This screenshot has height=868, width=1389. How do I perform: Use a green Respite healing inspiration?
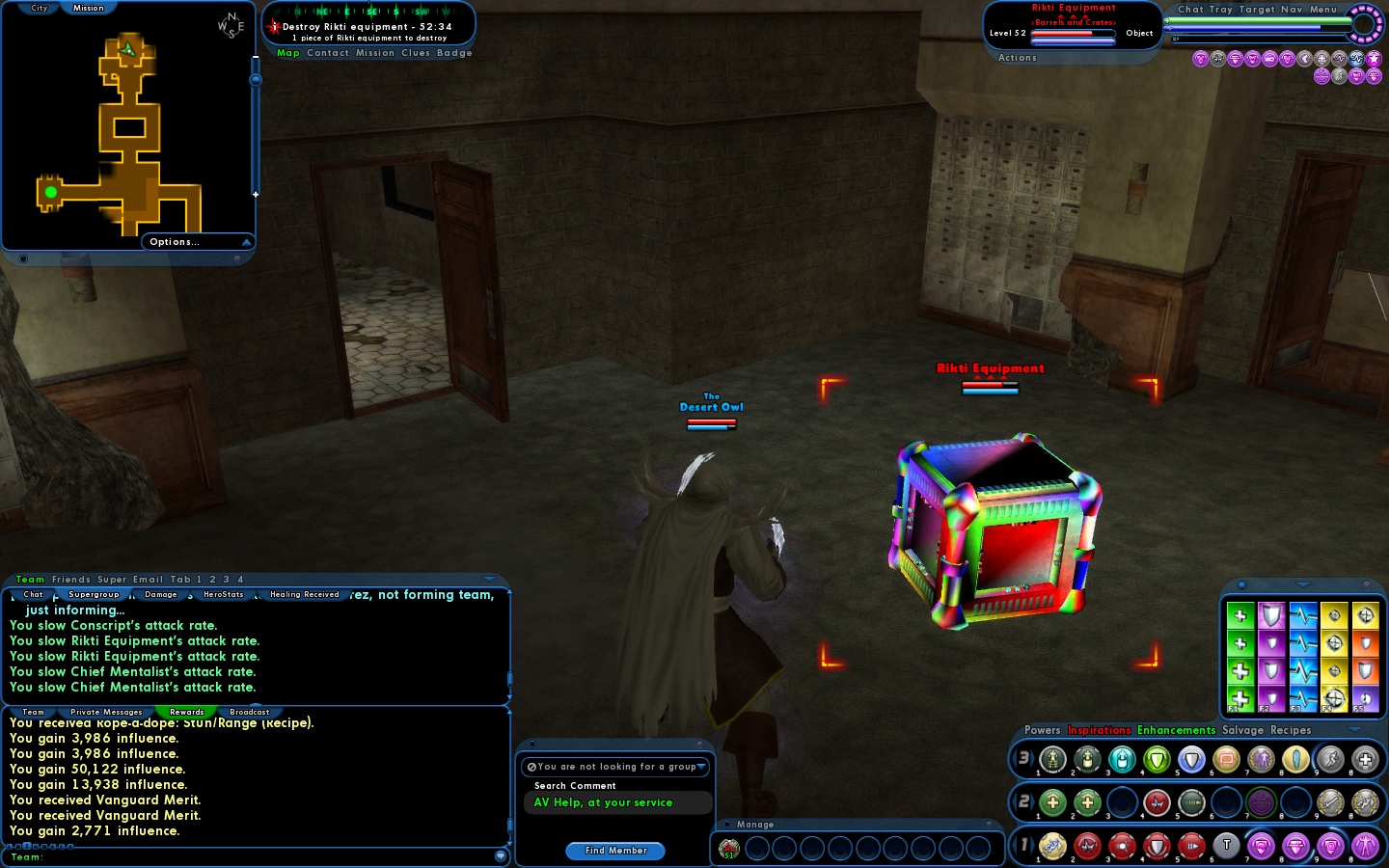tap(1241, 615)
